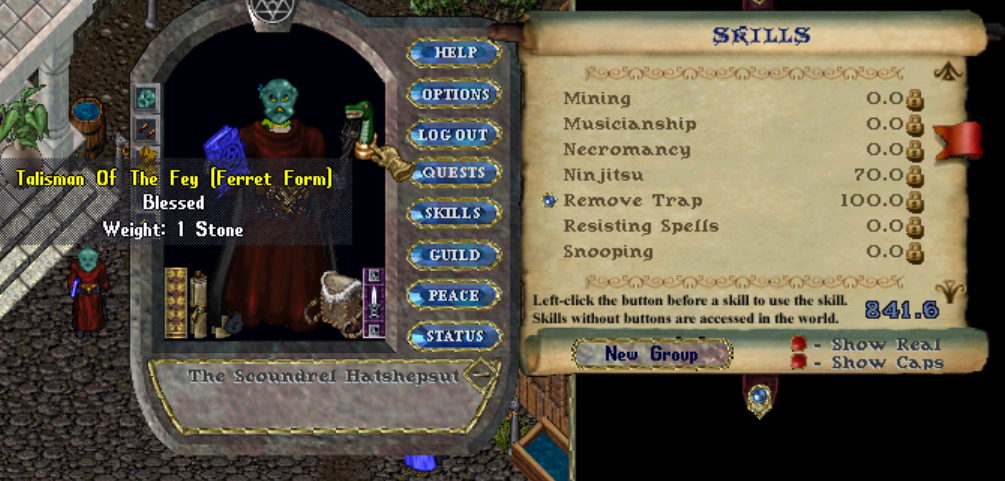Create a New Group of skills

[651, 354]
